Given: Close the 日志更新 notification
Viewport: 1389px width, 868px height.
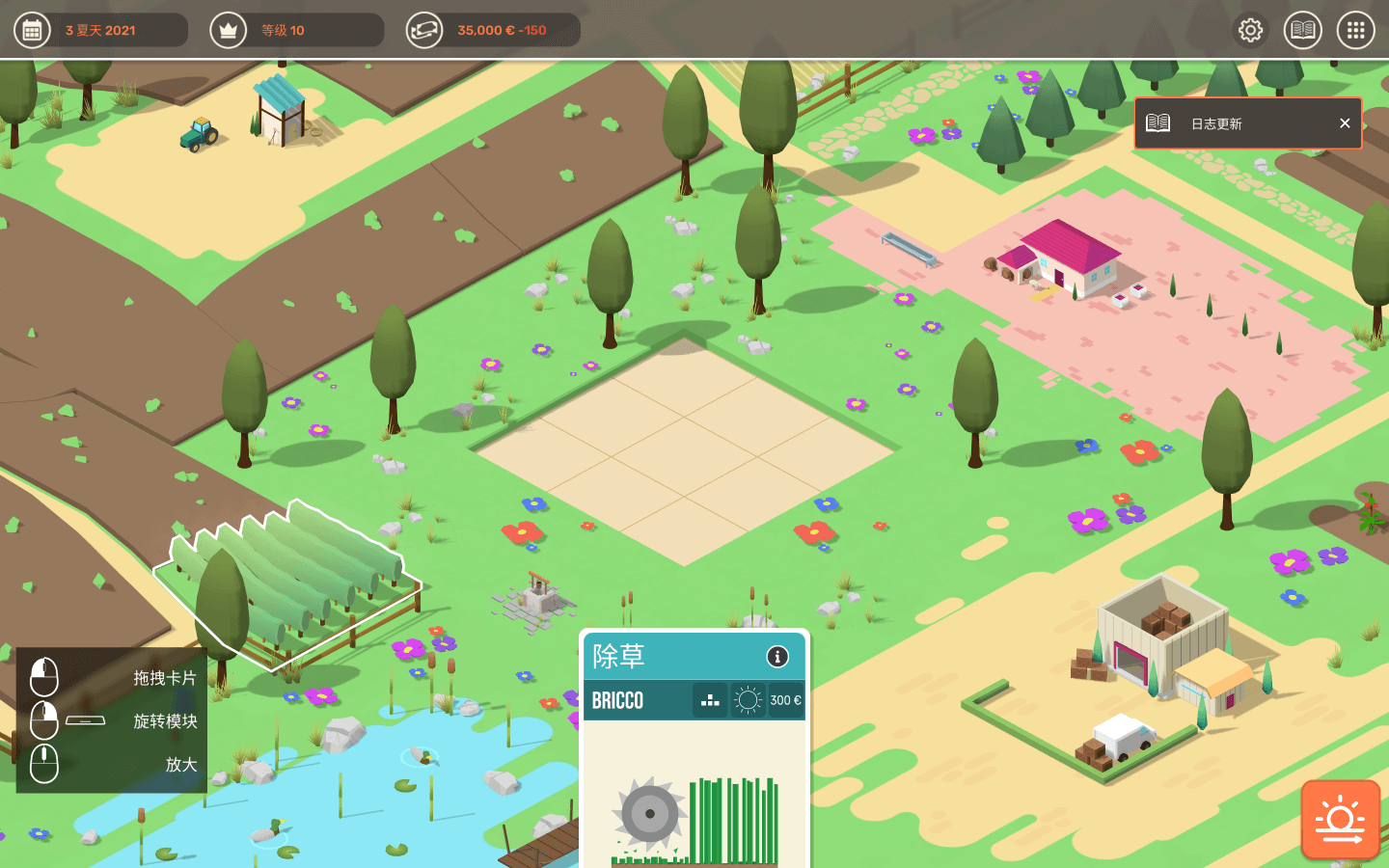Looking at the screenshot, I should [x=1345, y=123].
